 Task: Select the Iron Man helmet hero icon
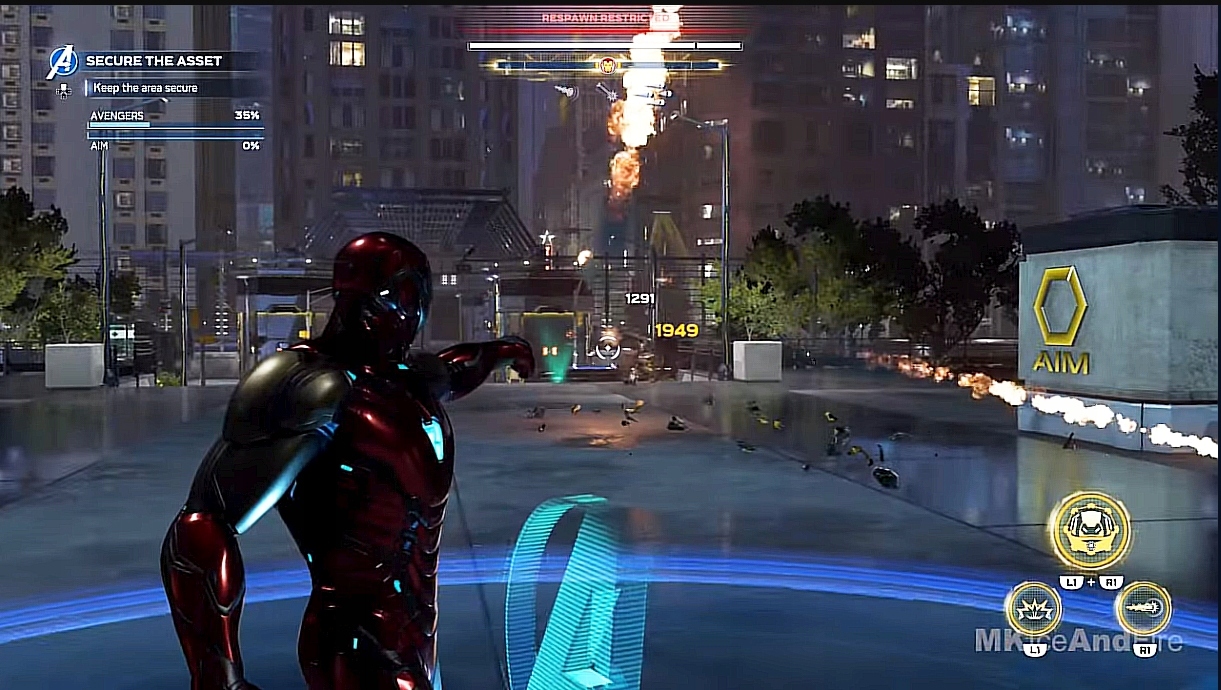point(608,66)
